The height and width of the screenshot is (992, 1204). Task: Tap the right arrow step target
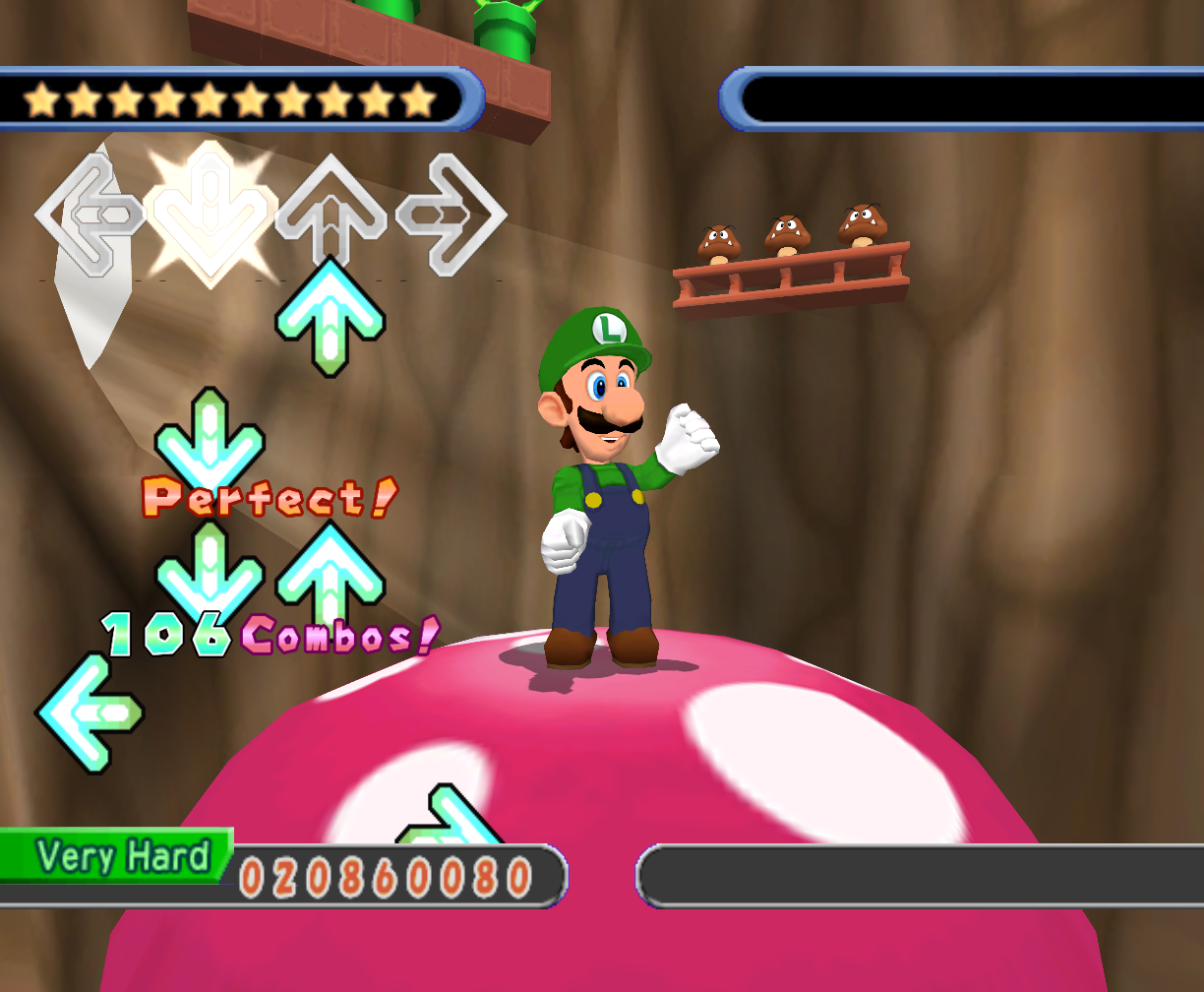tap(451, 213)
